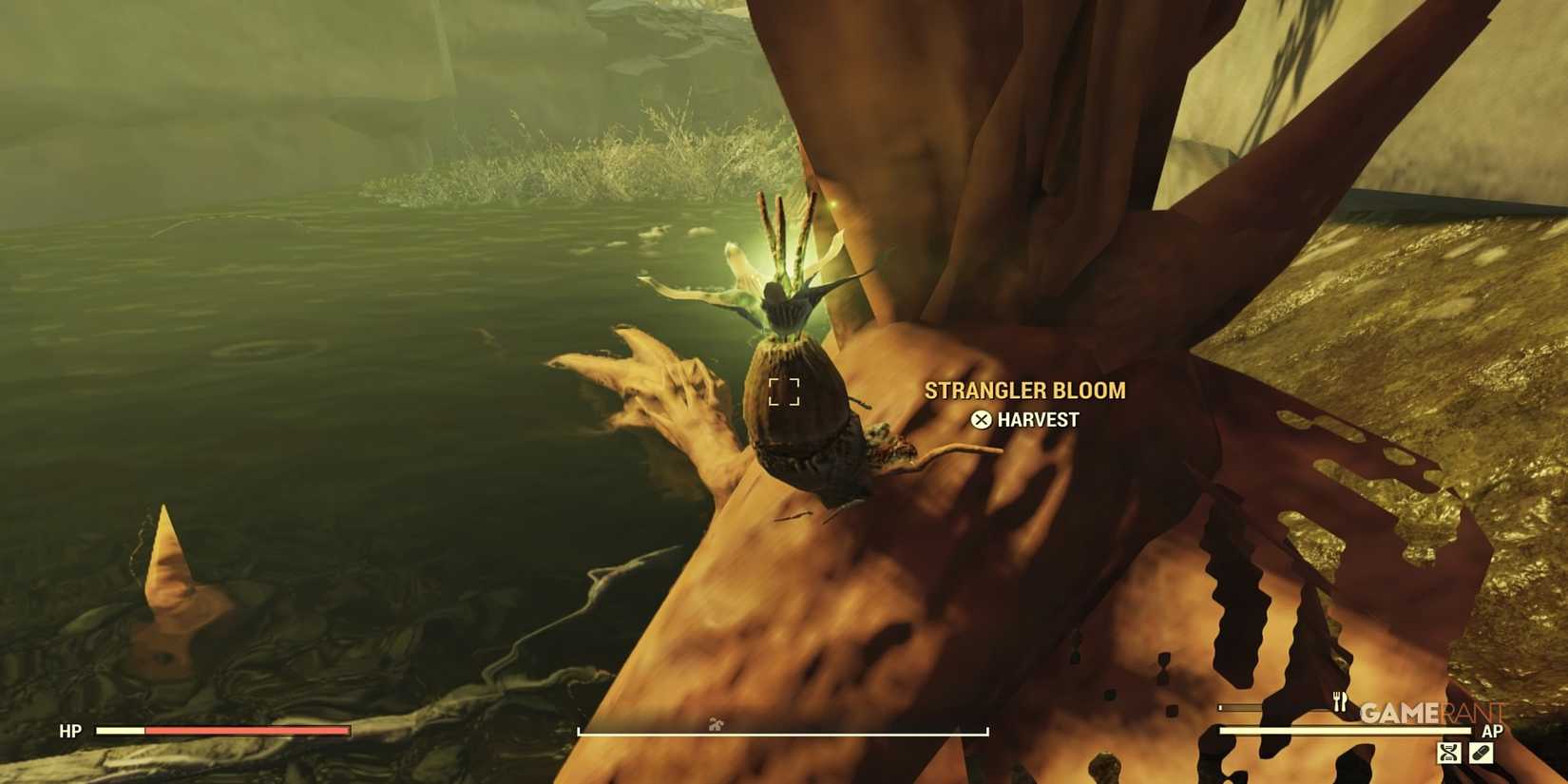
Task: Click the HARVEST prompt text
Action: [x=1036, y=419]
